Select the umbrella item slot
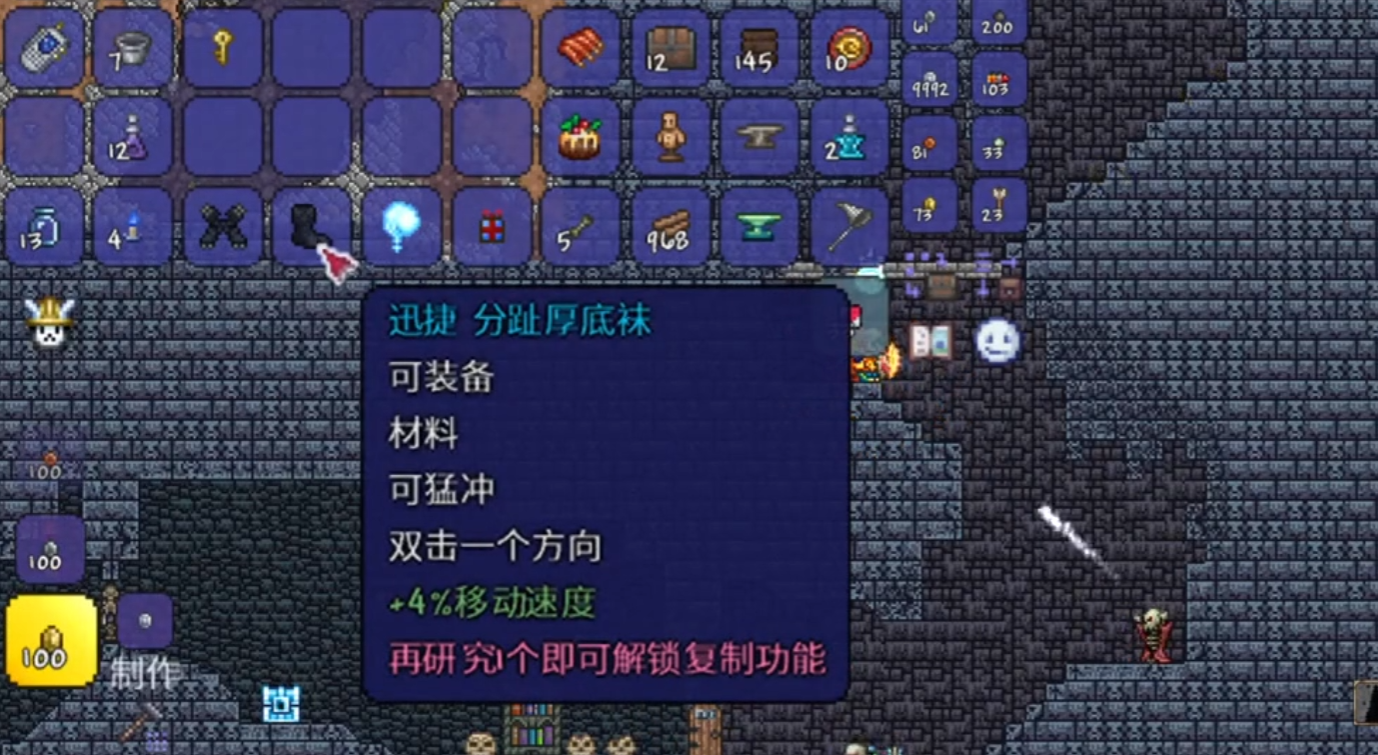This screenshot has height=755, width=1378. click(848, 228)
